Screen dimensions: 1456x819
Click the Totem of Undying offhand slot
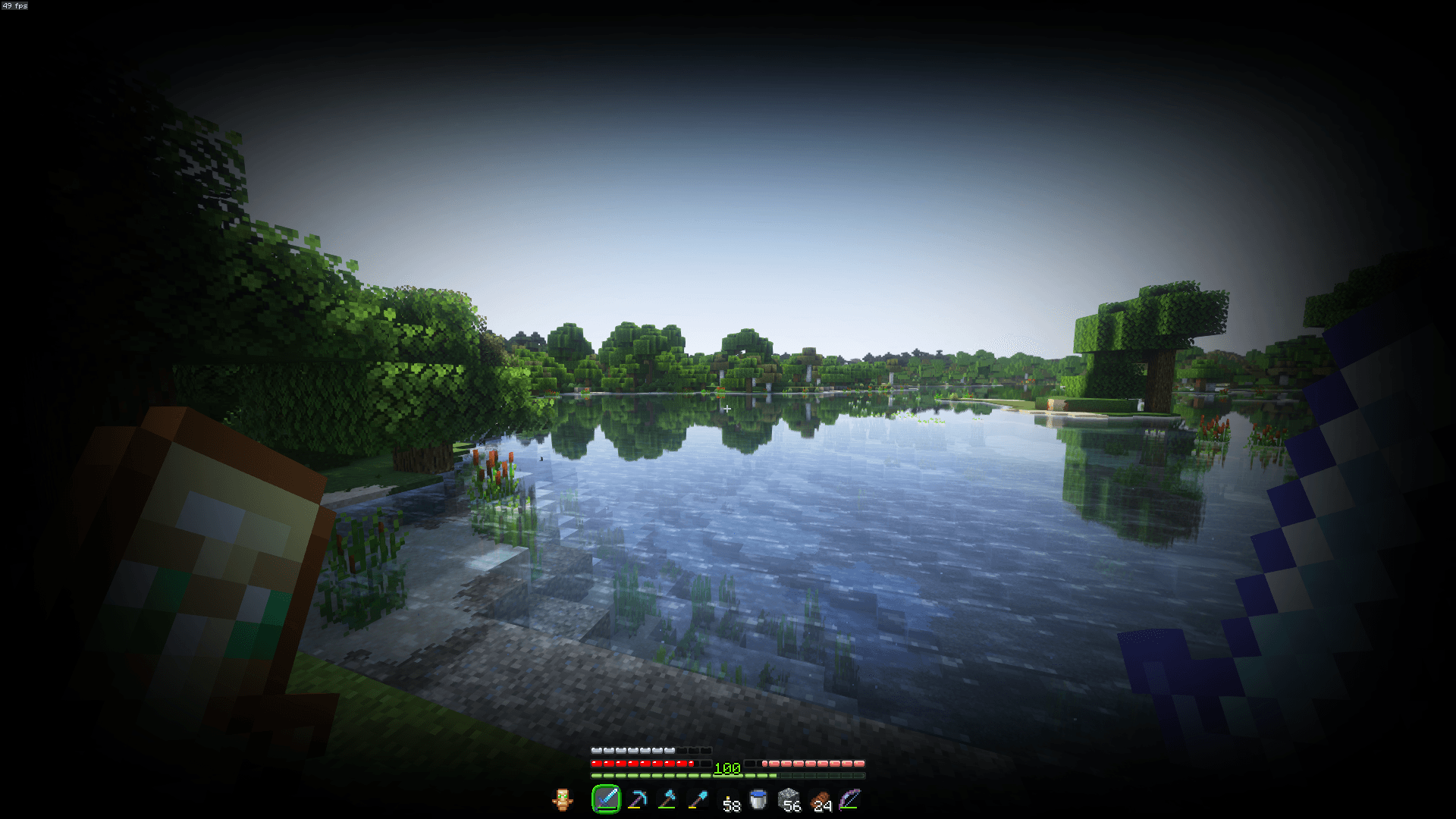(563, 799)
